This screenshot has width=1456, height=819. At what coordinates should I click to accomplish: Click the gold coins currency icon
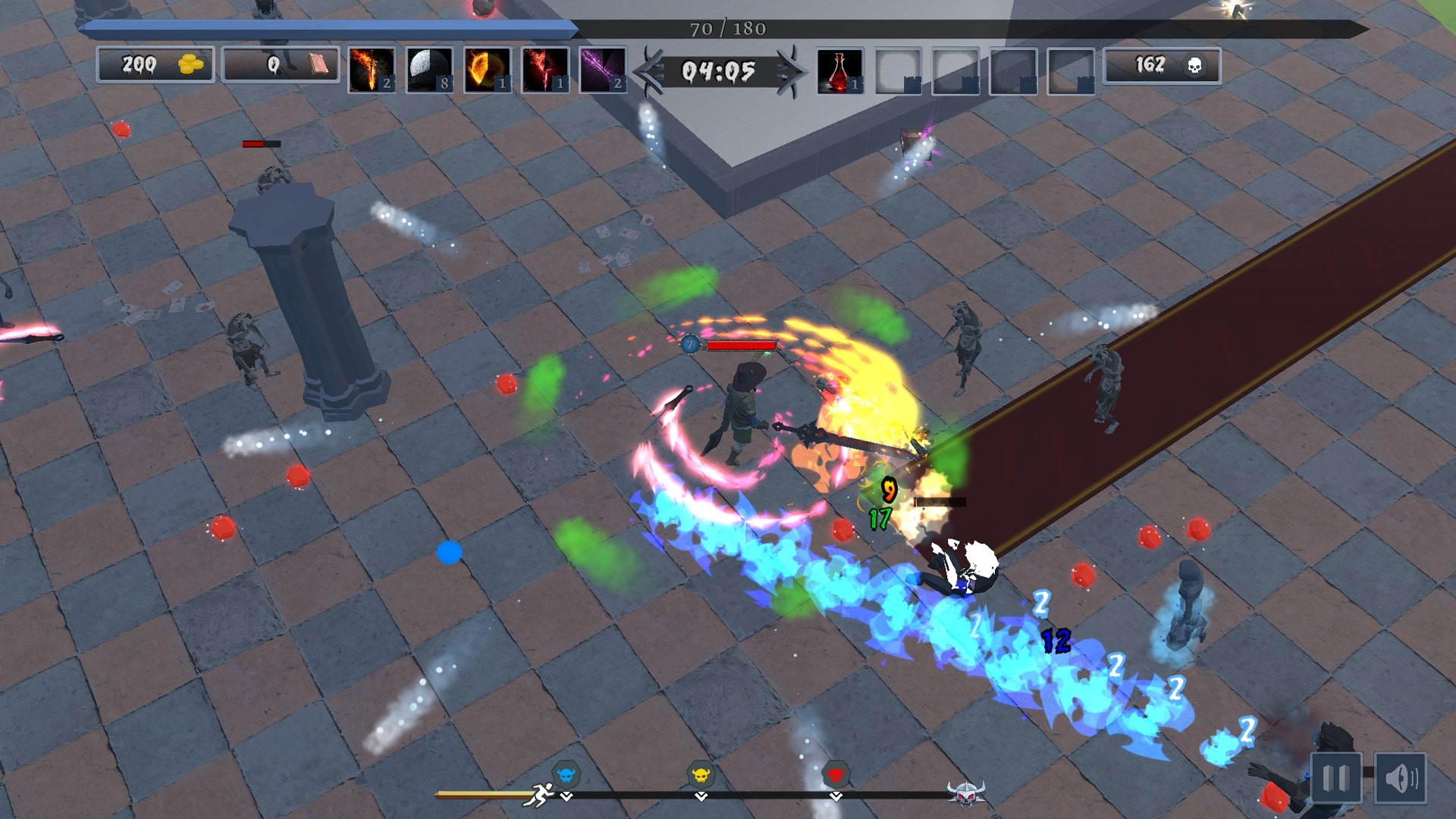point(191,65)
